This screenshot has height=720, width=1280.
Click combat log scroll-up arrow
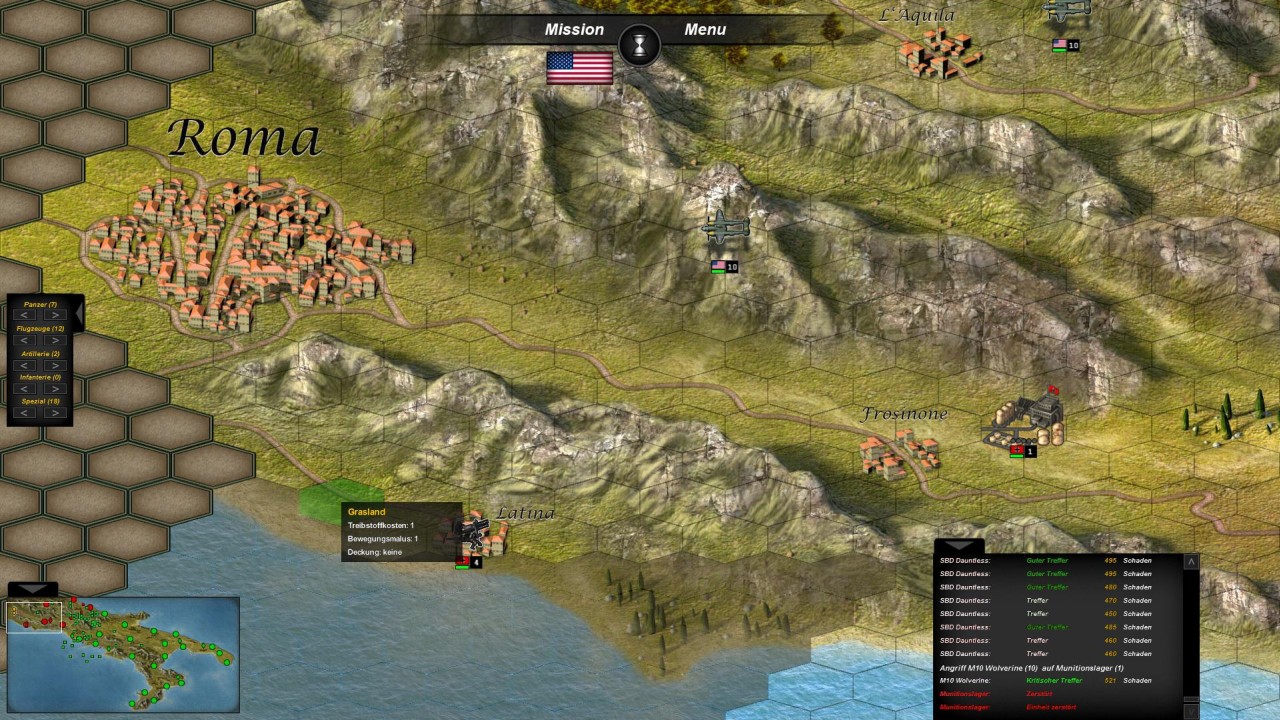(1191, 562)
